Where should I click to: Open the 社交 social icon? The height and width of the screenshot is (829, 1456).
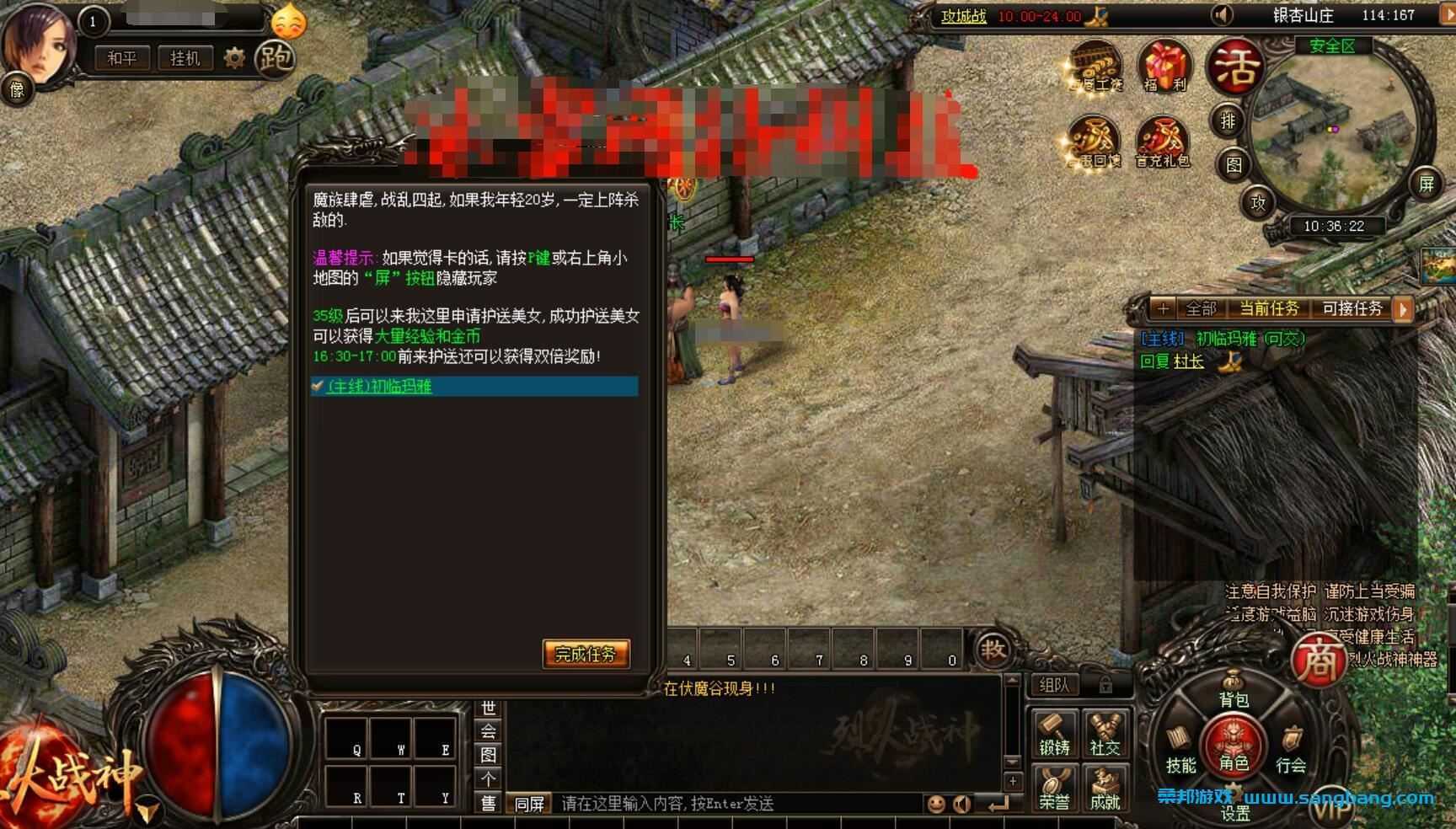click(1105, 730)
